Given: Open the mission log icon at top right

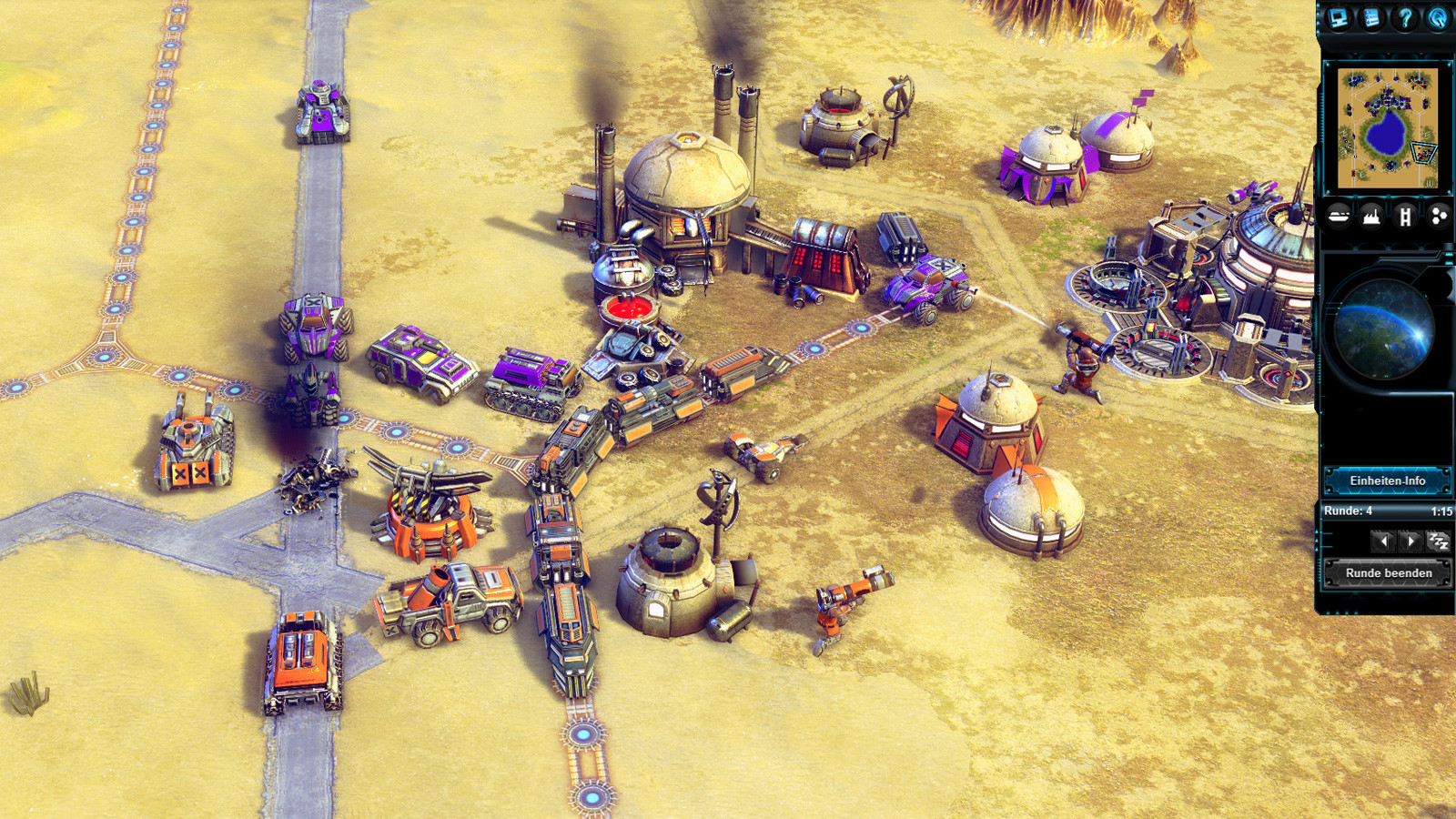Looking at the screenshot, I should tap(1372, 18).
